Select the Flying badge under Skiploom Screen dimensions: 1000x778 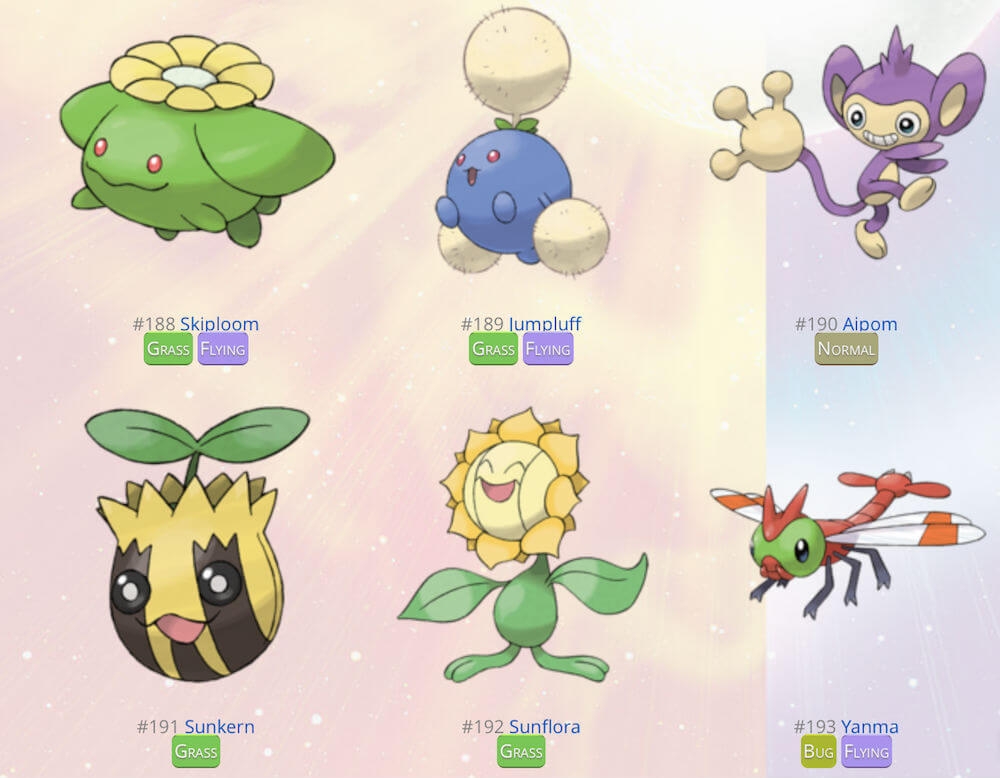(223, 349)
